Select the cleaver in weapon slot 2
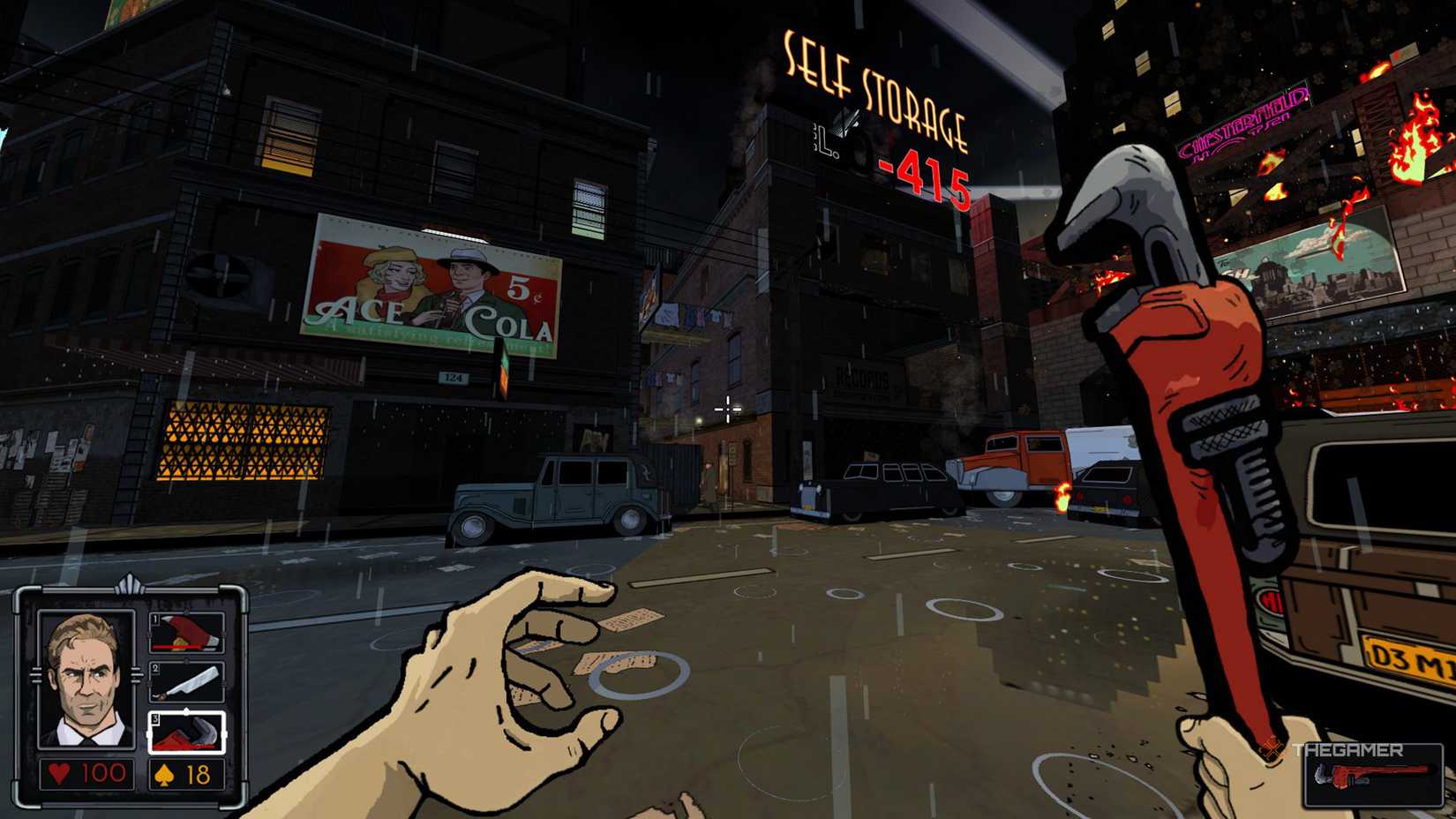Image resolution: width=1456 pixels, height=819 pixels. pyautogui.click(x=186, y=681)
